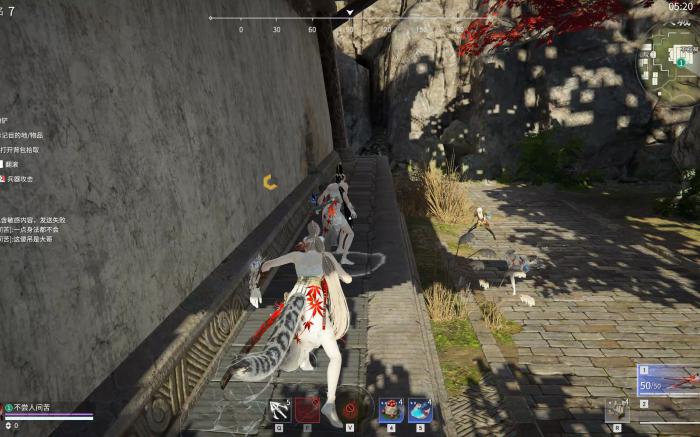Use the red health consumable slot

tap(392, 409)
